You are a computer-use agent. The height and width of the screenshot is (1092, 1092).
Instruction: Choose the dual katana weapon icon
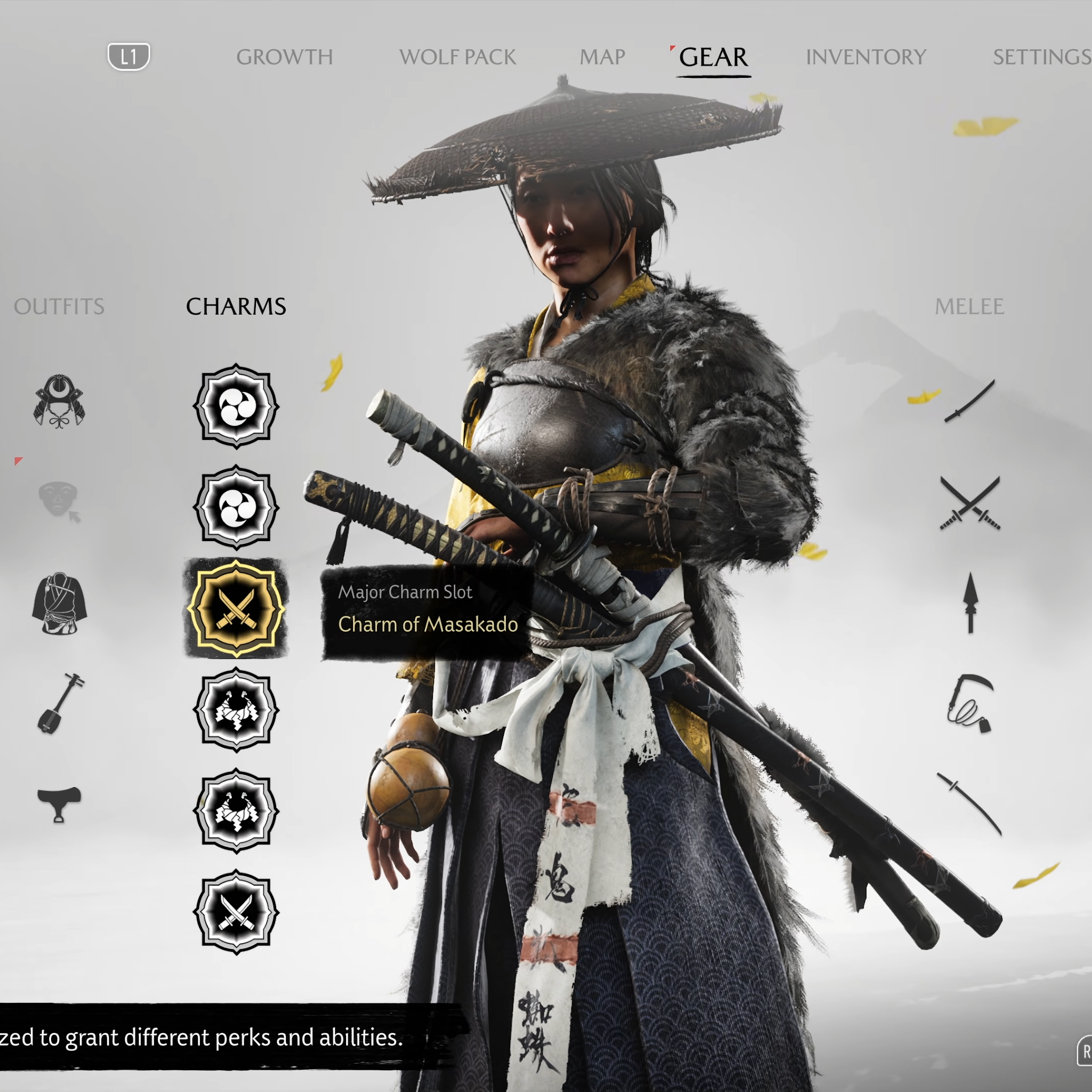pos(970,503)
